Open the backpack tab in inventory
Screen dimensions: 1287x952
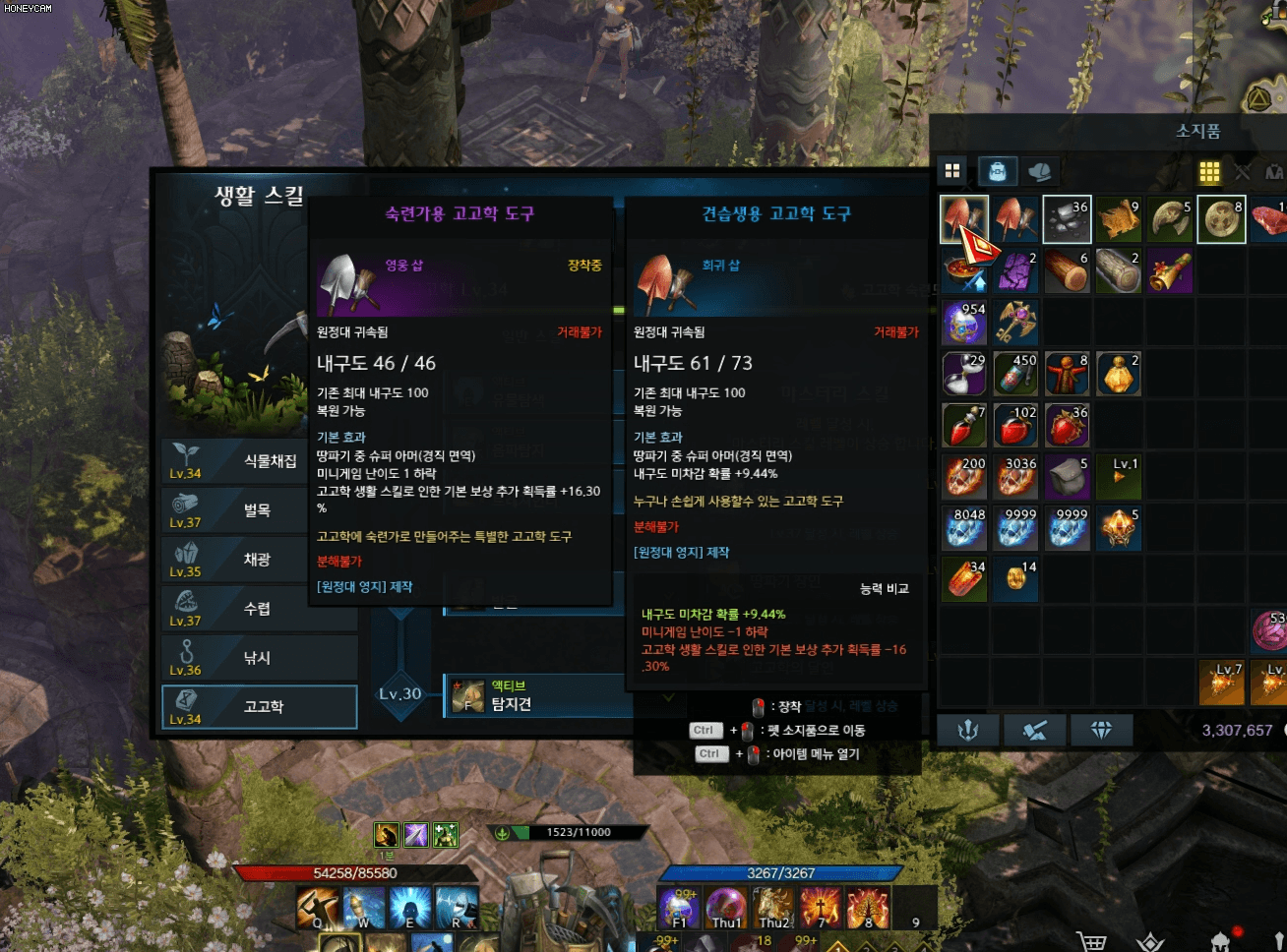(x=997, y=171)
